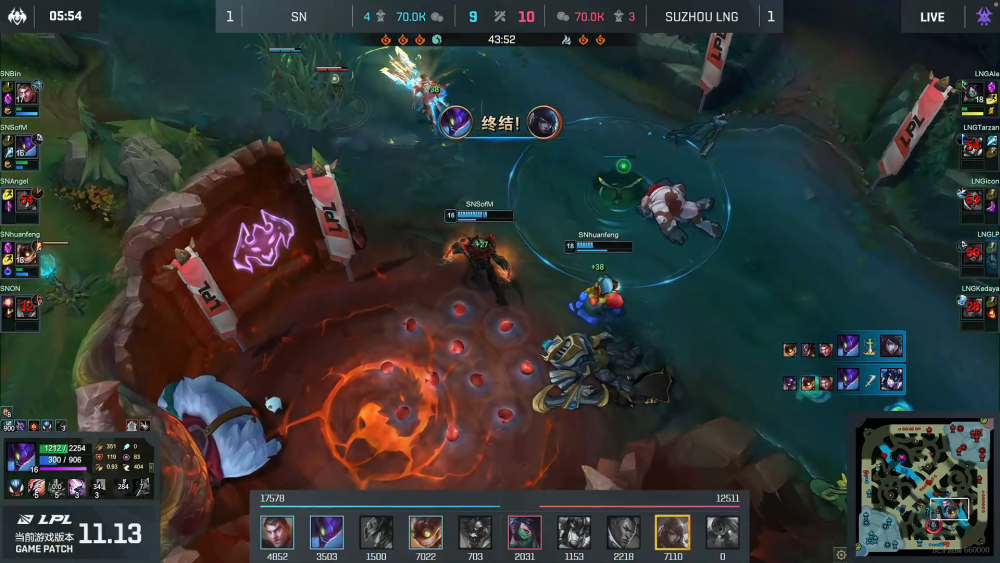Open the gear settings icon beside minimap
The height and width of the screenshot is (563, 1000).
click(841, 552)
